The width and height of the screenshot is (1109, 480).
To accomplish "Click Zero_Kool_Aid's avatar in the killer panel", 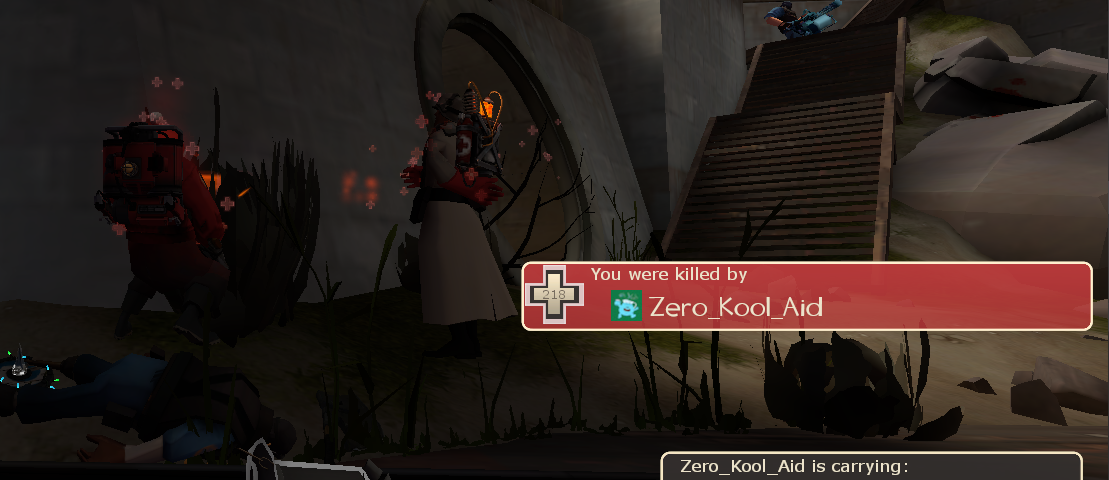I will coord(626,307).
